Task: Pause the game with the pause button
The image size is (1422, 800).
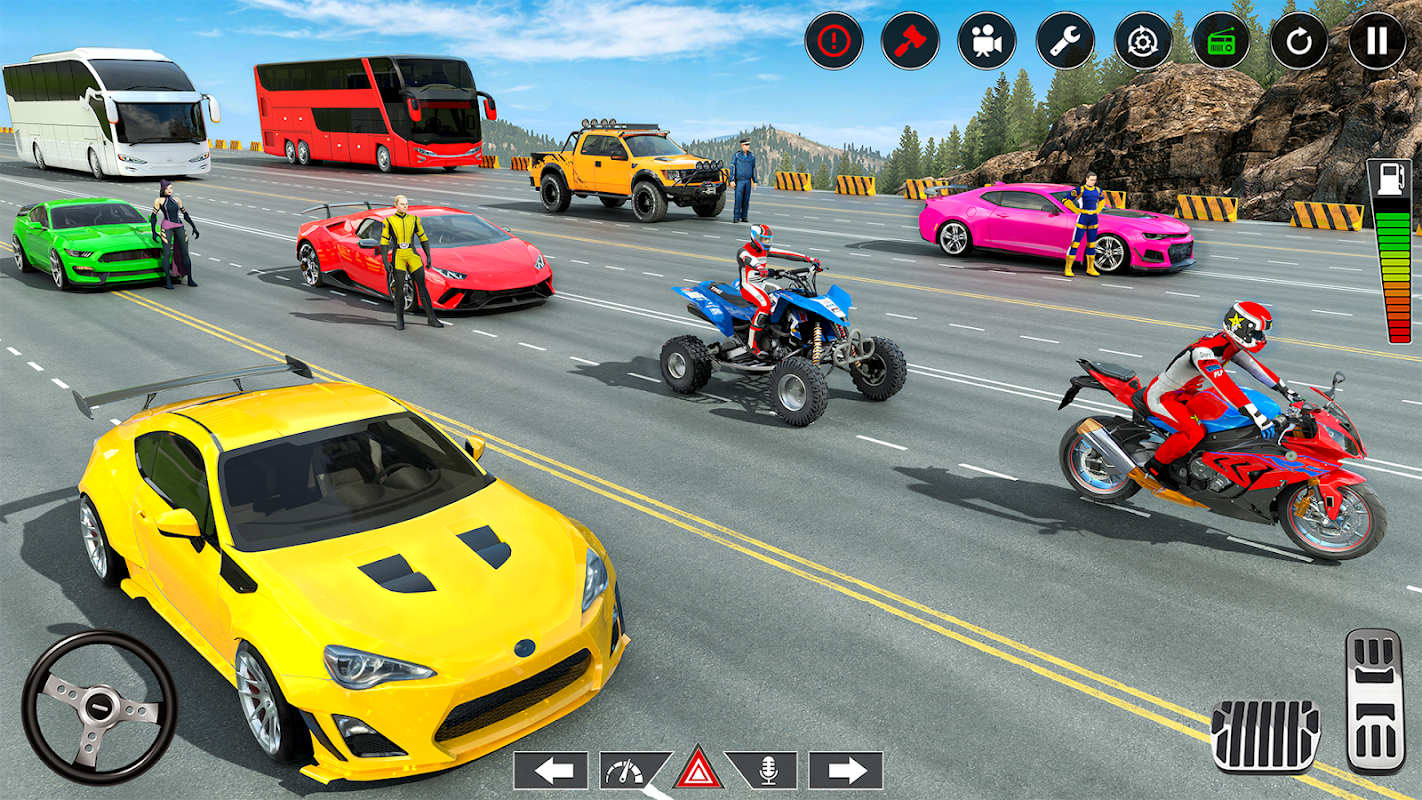Action: click(x=1377, y=41)
